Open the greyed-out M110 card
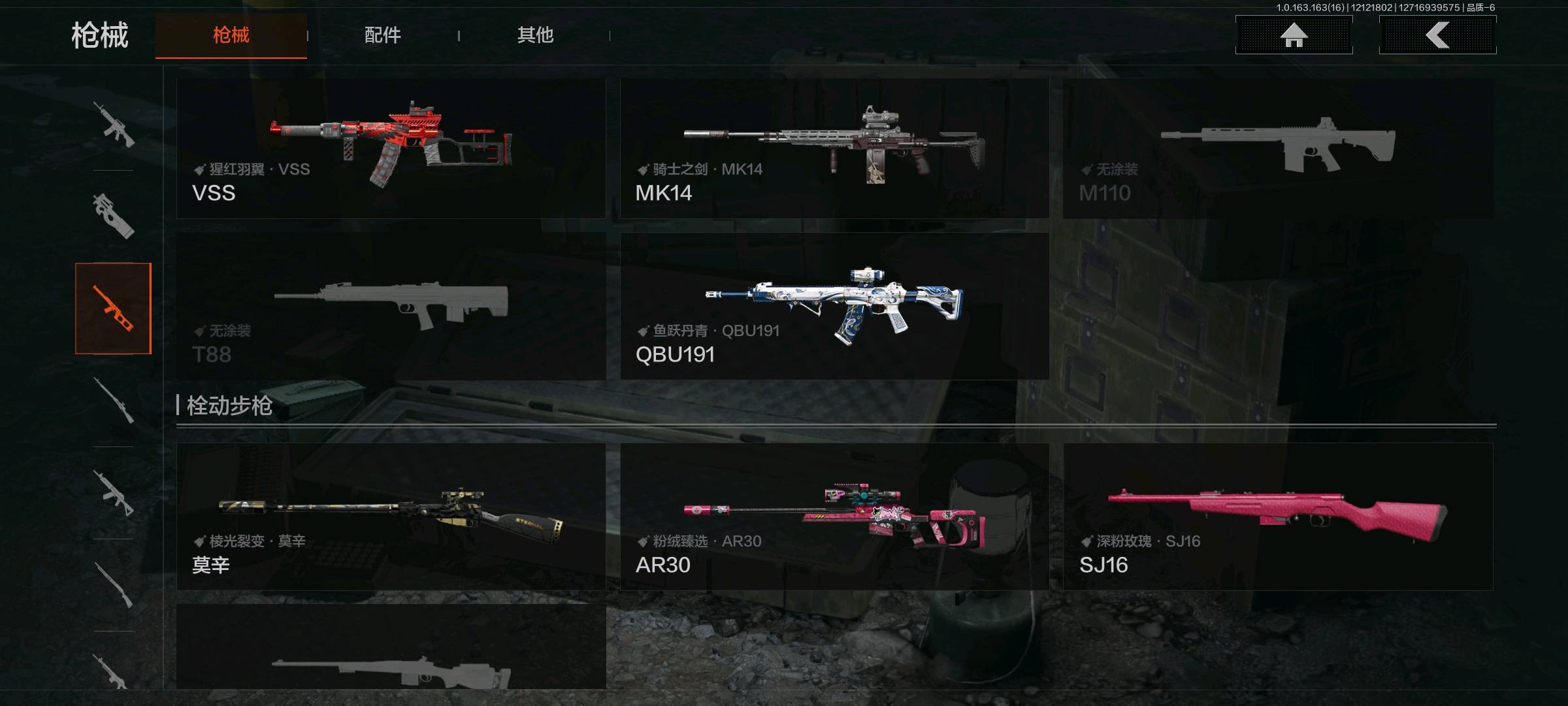1568x706 pixels. 1277,148
